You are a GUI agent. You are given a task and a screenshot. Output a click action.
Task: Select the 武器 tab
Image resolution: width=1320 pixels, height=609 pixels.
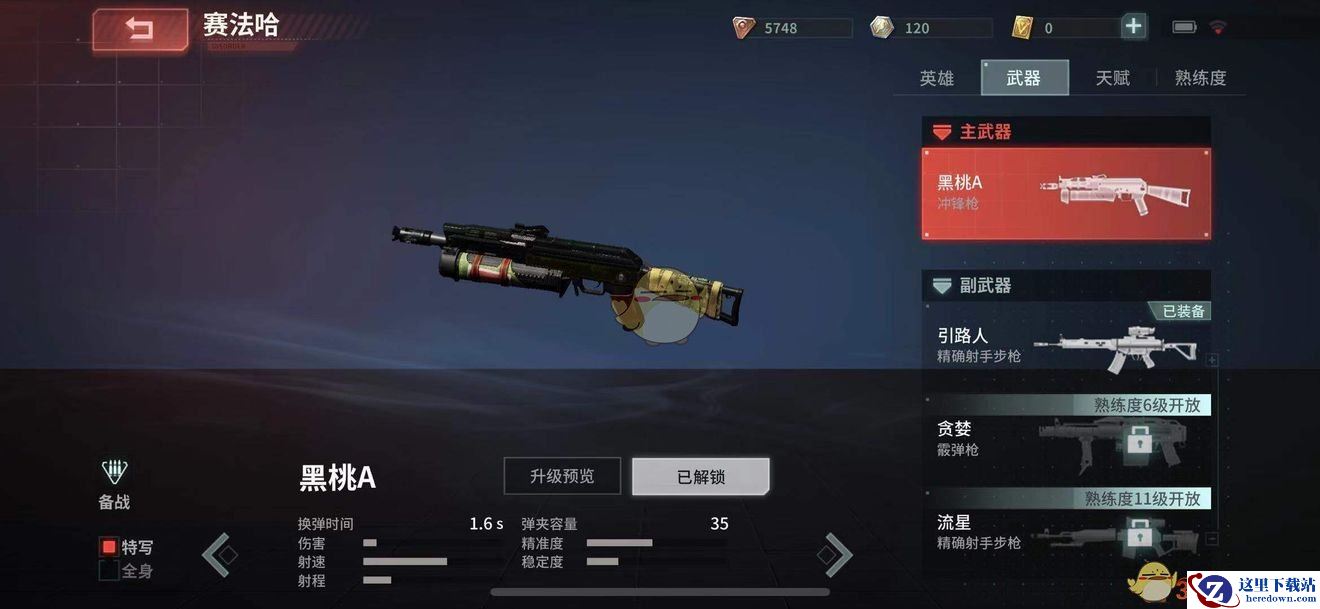click(x=1024, y=78)
